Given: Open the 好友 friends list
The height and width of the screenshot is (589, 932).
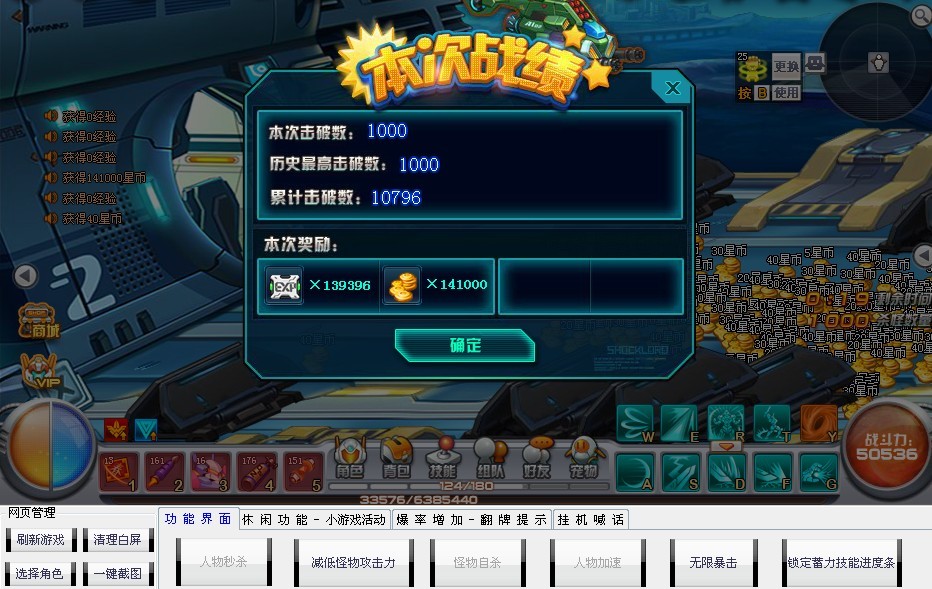Looking at the screenshot, I should [x=537, y=458].
